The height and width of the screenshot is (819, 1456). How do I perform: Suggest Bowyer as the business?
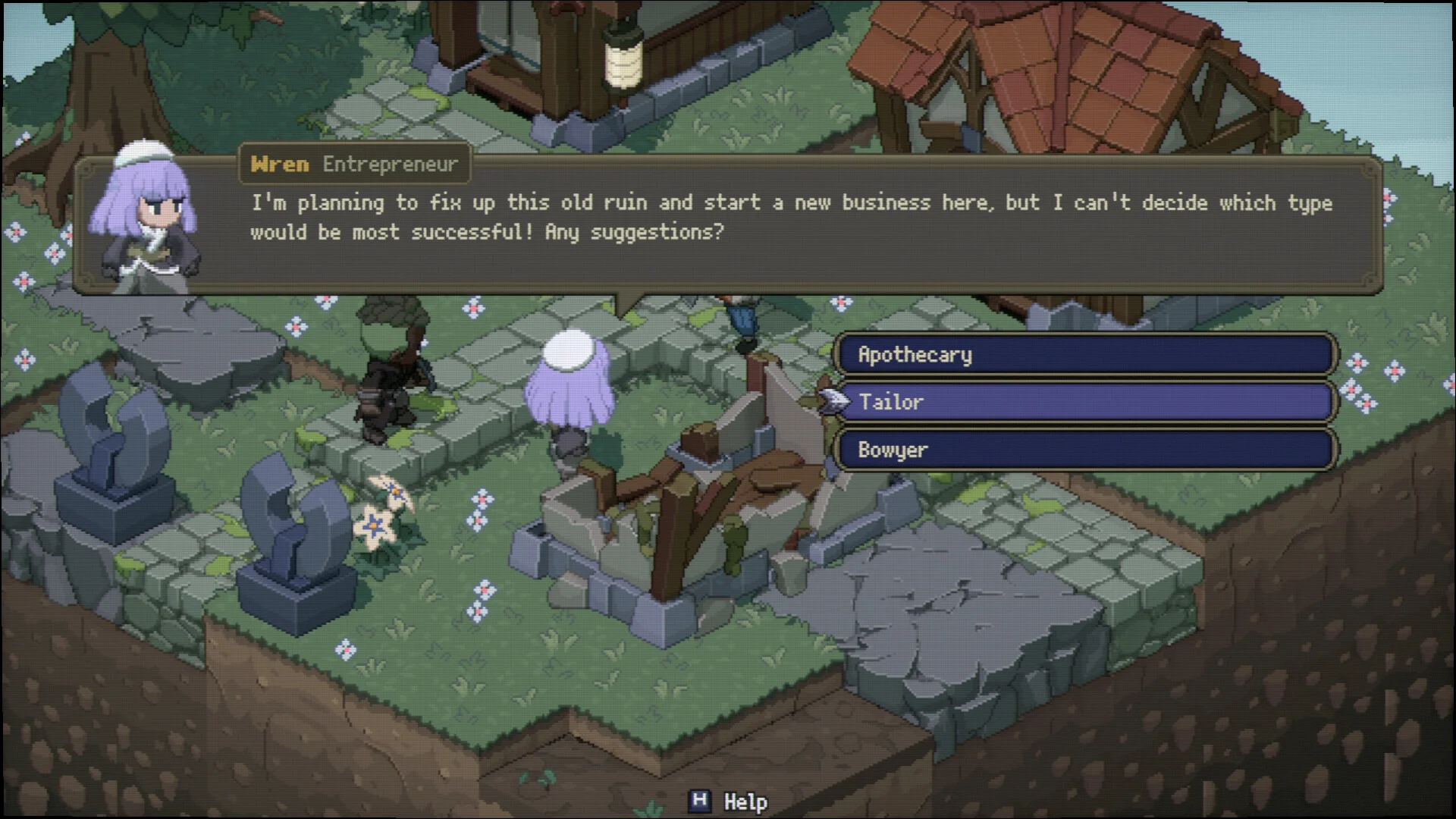pyautogui.click(x=1084, y=450)
